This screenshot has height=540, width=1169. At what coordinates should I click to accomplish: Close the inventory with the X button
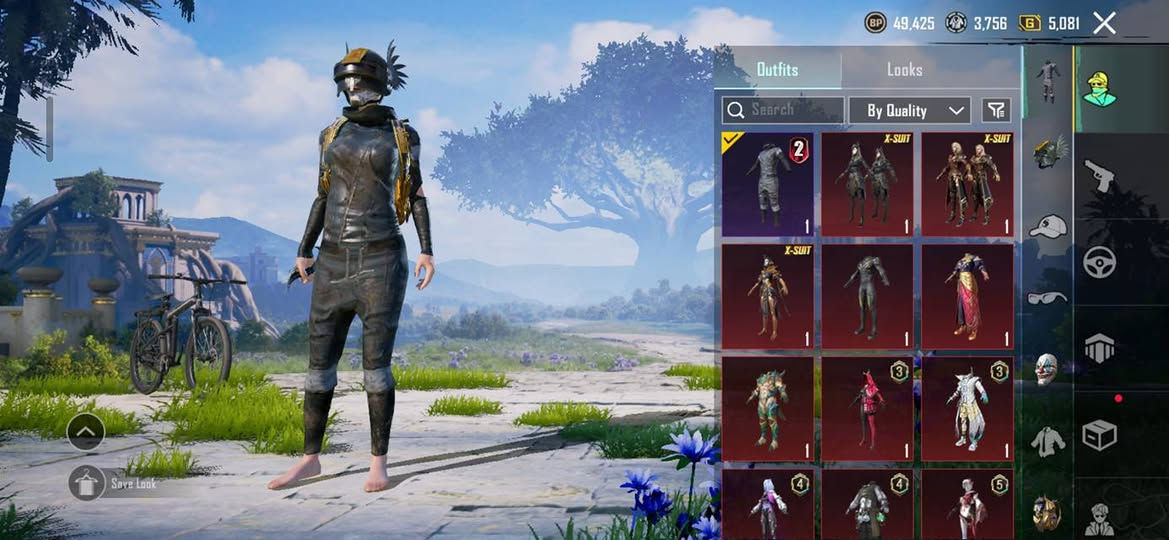tap(1104, 23)
